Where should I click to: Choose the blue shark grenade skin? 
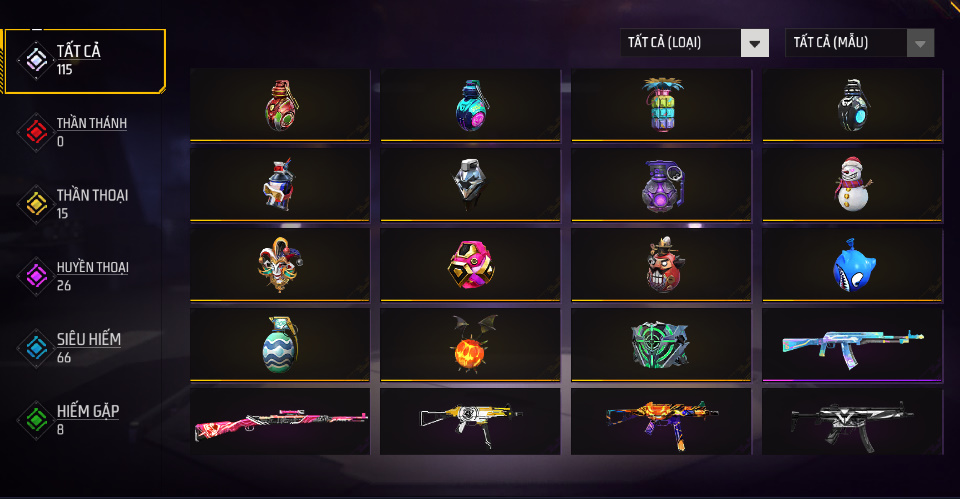[852, 265]
